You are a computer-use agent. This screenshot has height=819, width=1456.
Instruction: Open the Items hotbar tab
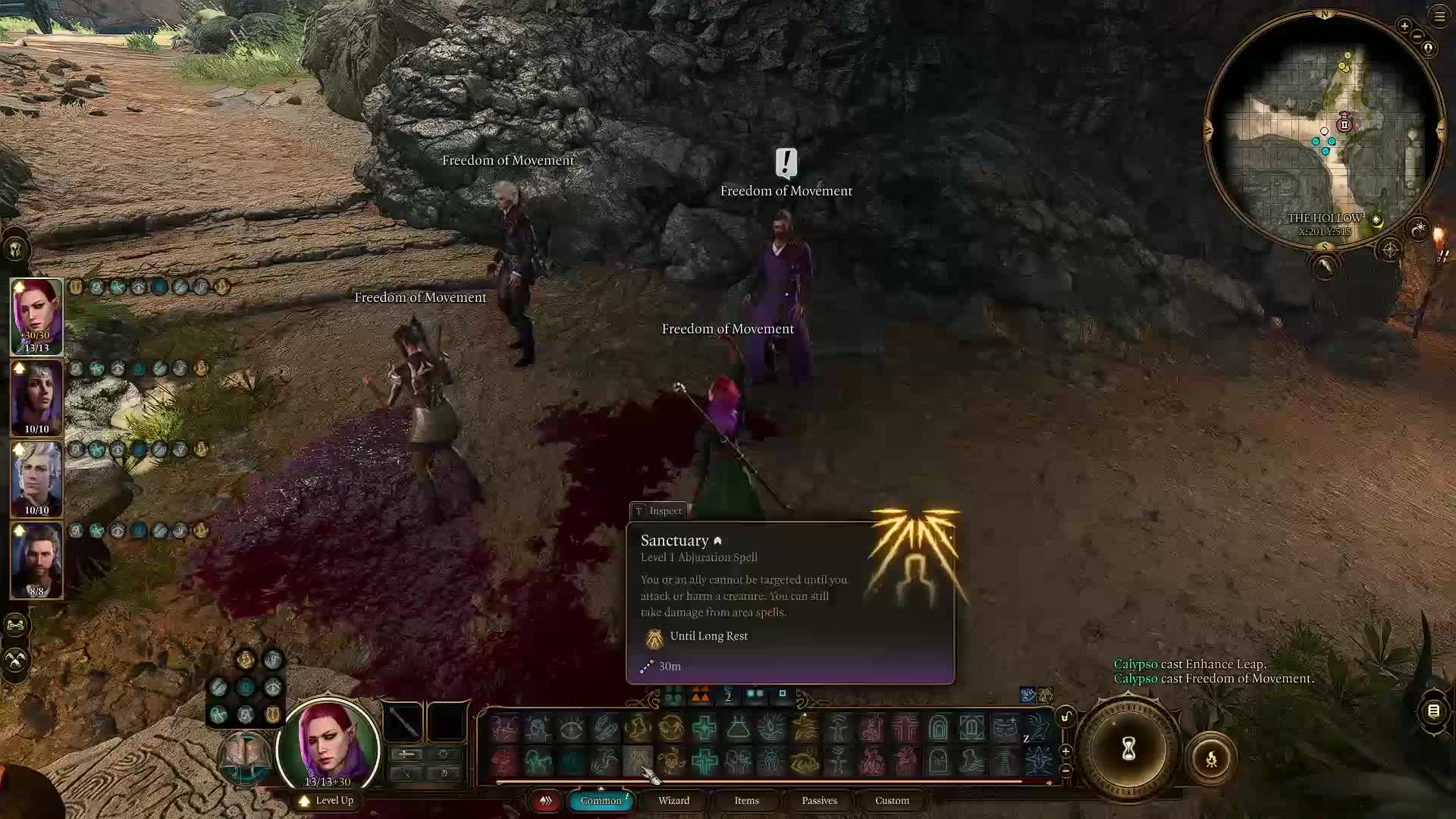[746, 801]
